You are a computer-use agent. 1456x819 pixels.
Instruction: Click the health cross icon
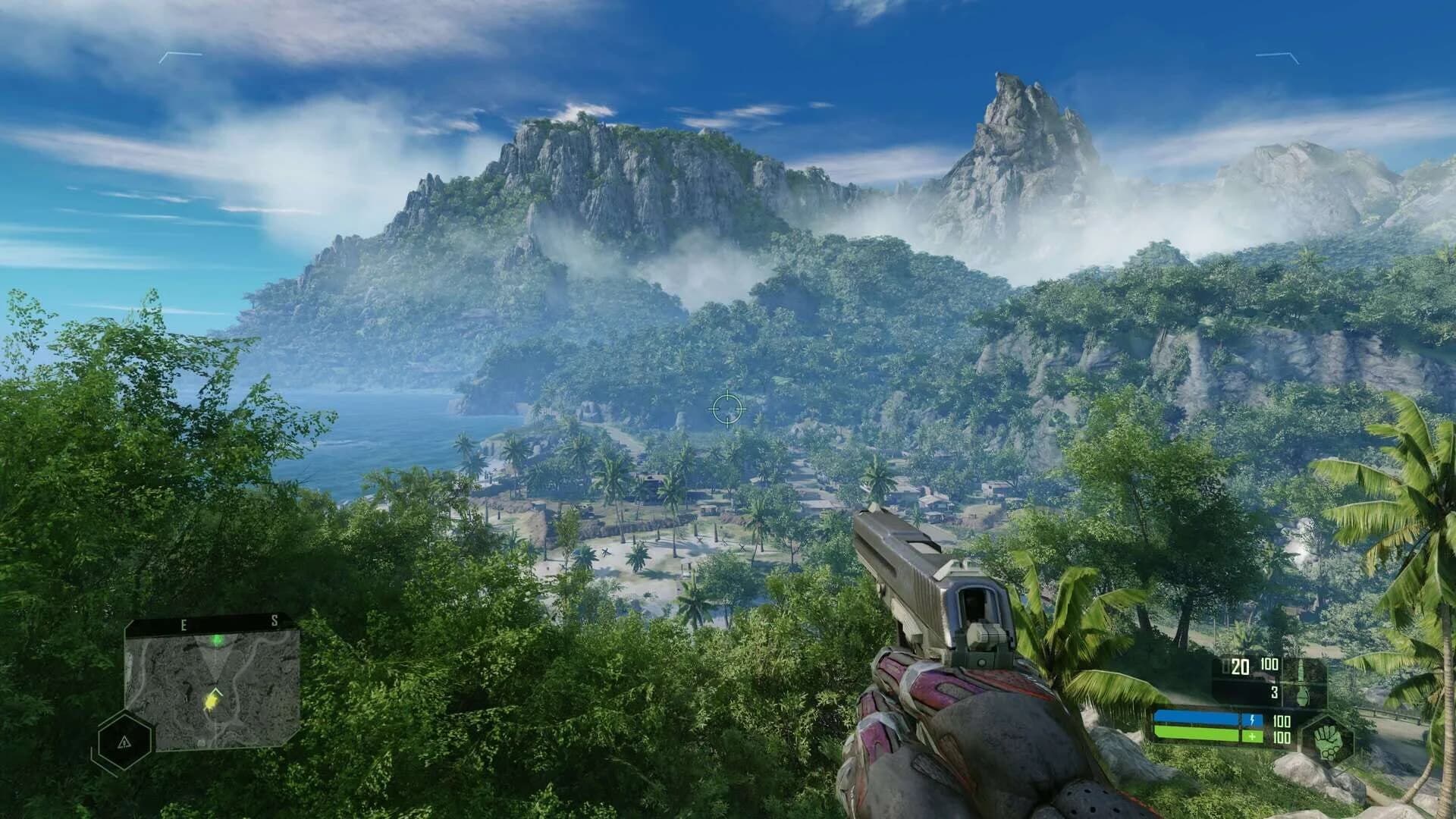(1252, 737)
